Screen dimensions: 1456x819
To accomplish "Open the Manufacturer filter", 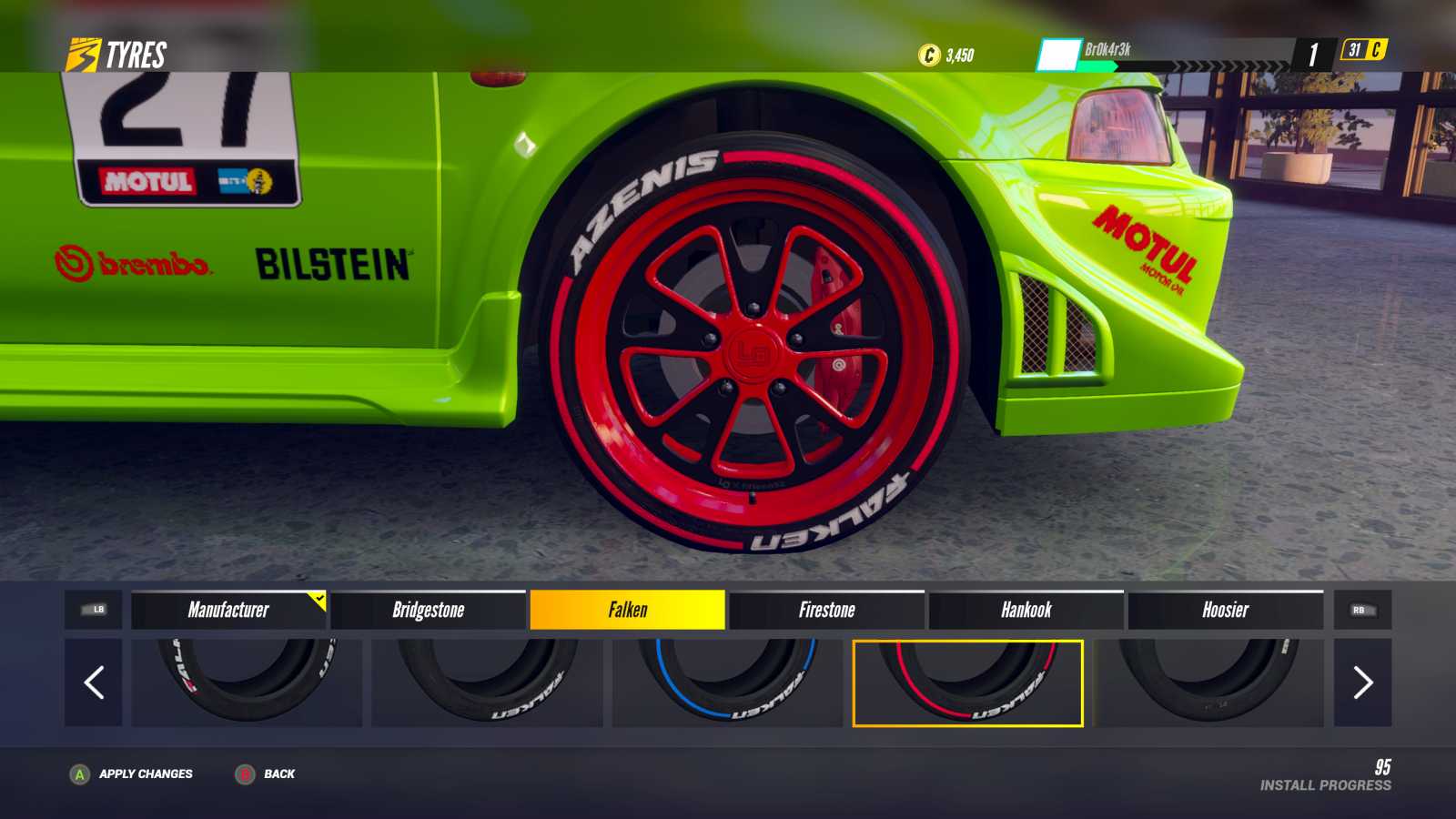I will pos(228,611).
